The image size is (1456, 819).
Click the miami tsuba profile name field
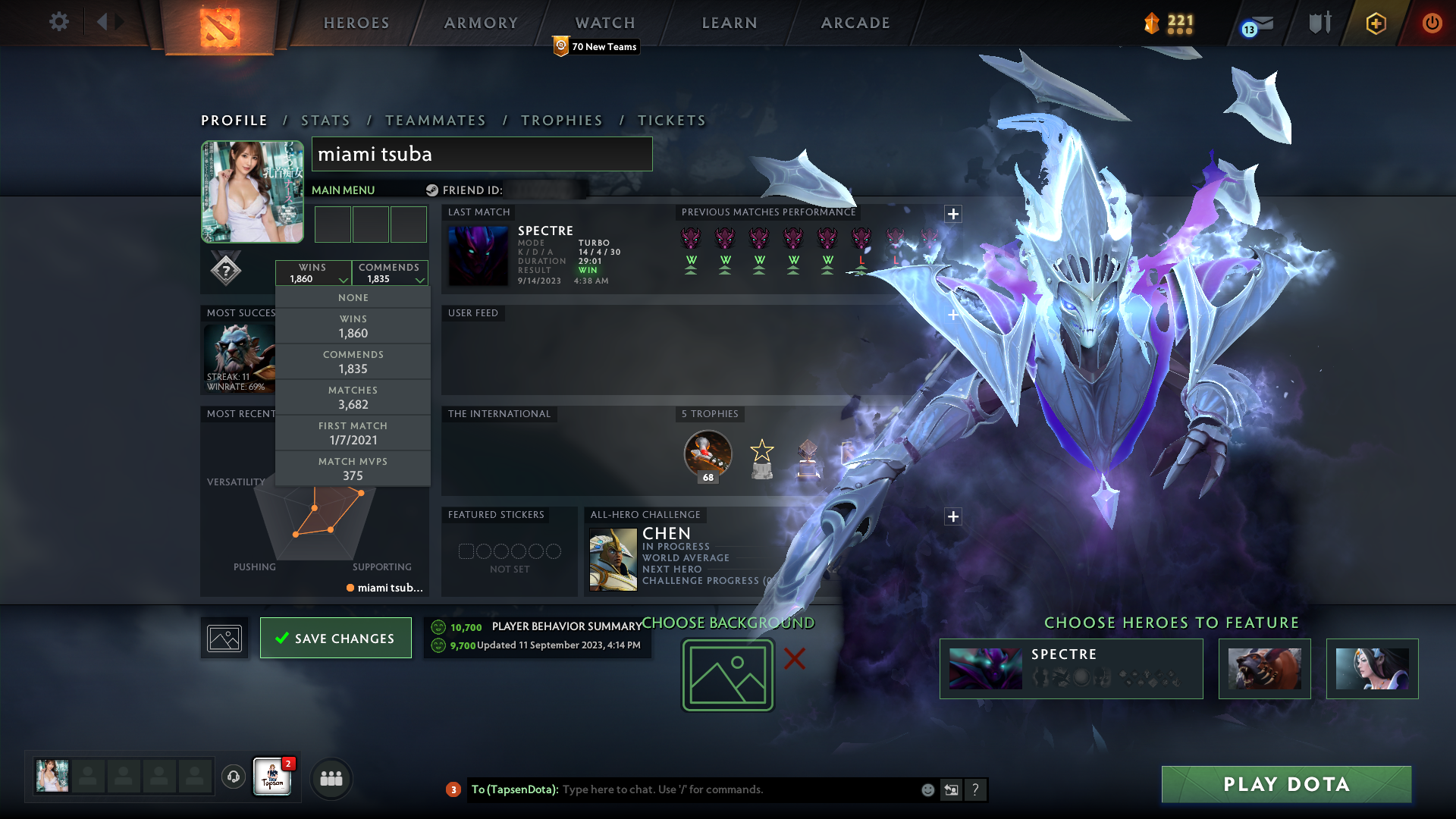482,154
